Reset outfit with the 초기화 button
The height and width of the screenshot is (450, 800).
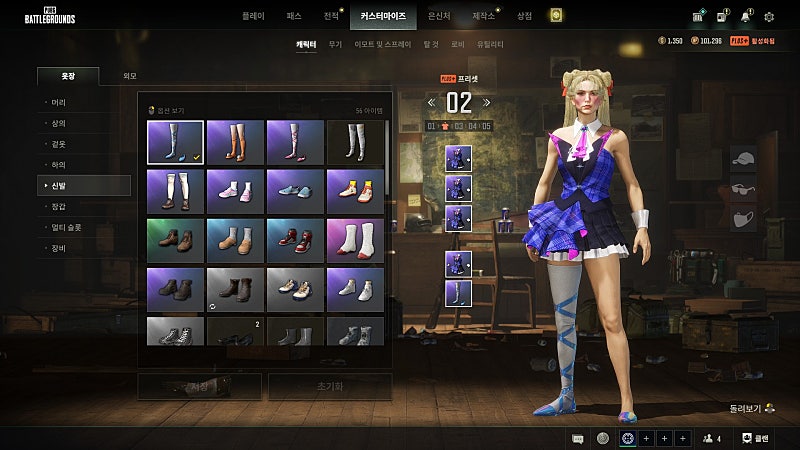[330, 386]
